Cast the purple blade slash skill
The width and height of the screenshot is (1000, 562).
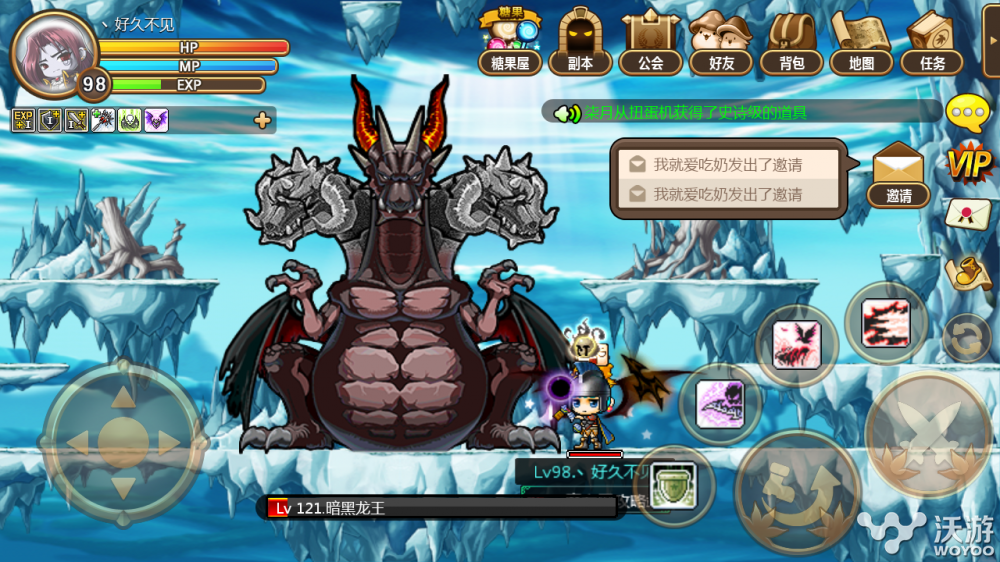click(x=720, y=404)
